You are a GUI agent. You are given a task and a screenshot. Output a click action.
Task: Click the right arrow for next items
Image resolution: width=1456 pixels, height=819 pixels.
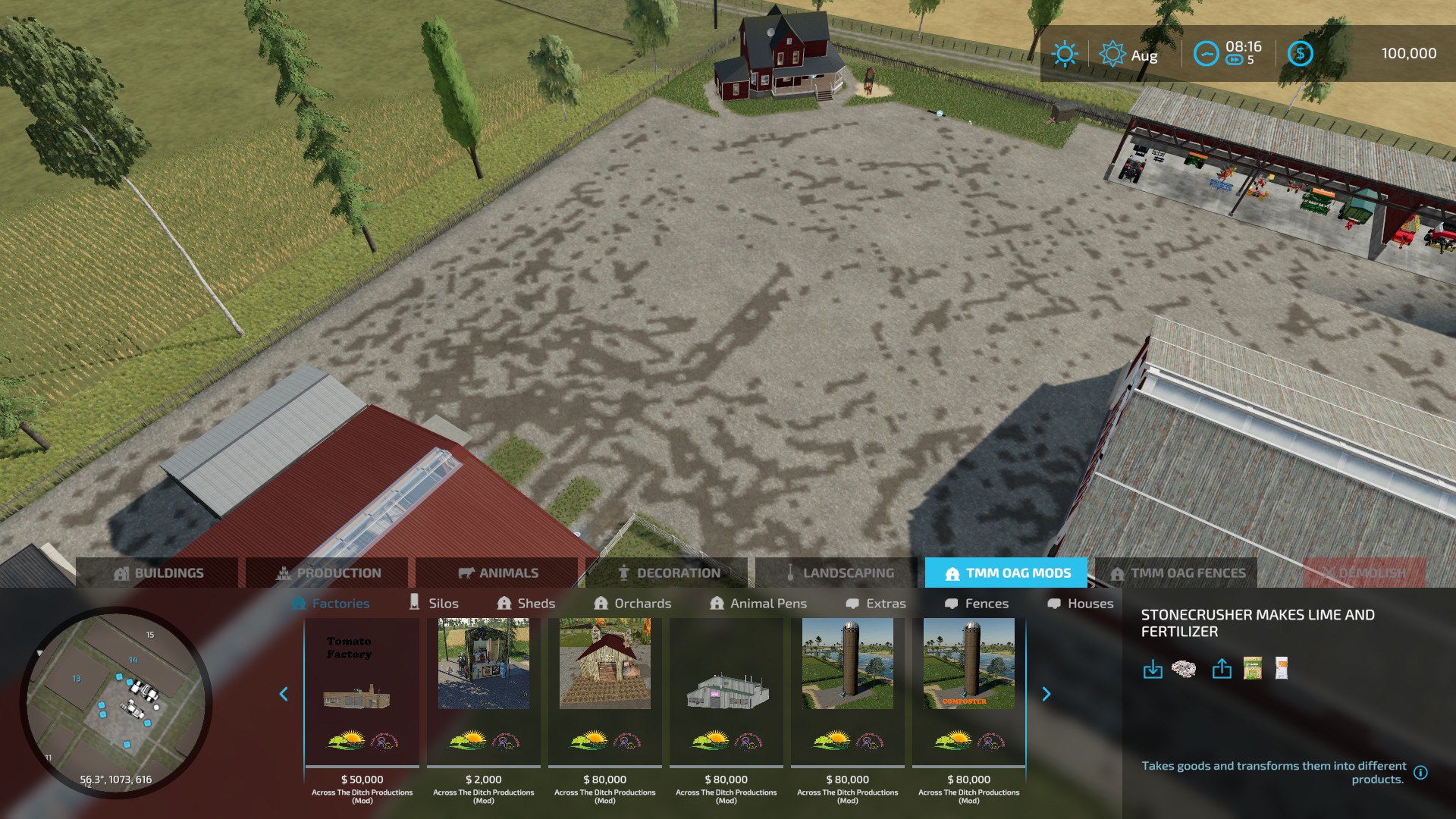point(1046,694)
